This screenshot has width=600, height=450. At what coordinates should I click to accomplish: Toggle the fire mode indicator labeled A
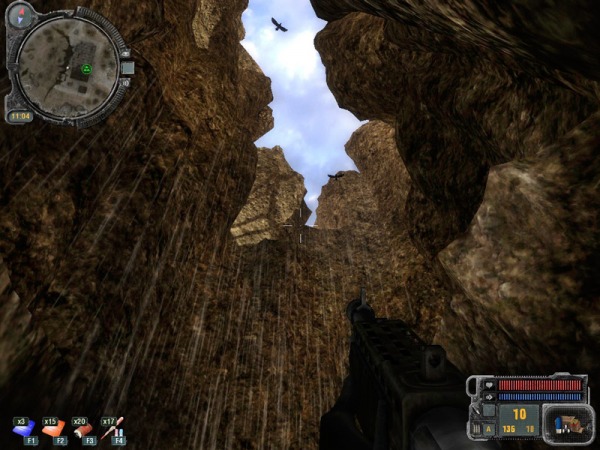point(489,429)
